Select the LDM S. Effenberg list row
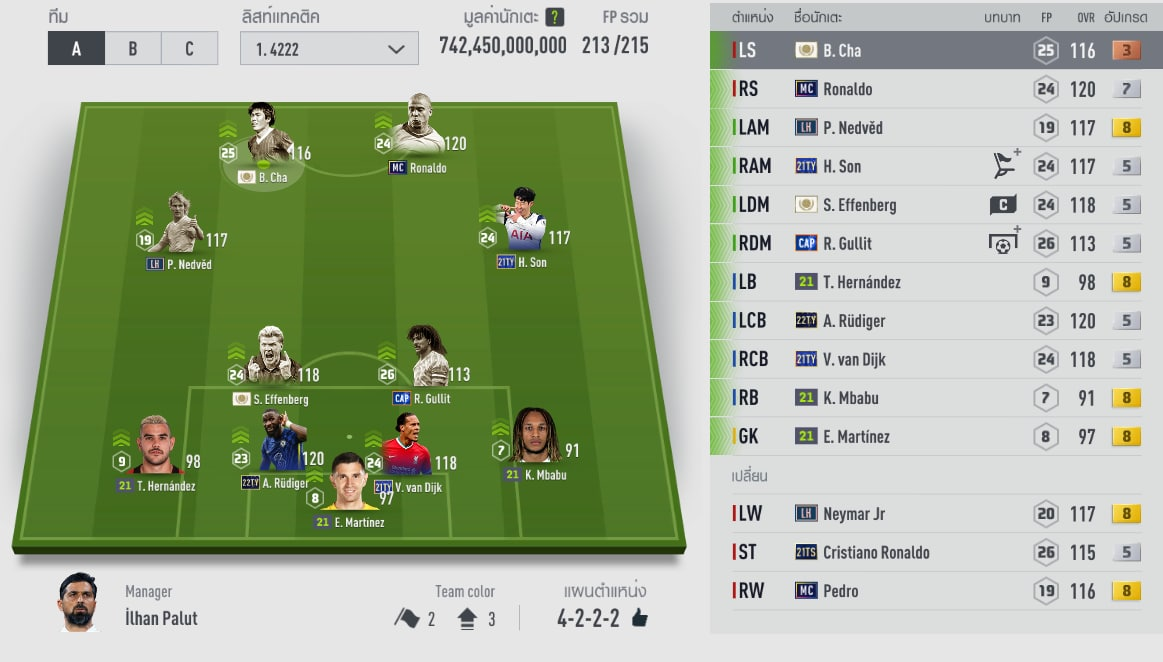 click(935, 205)
